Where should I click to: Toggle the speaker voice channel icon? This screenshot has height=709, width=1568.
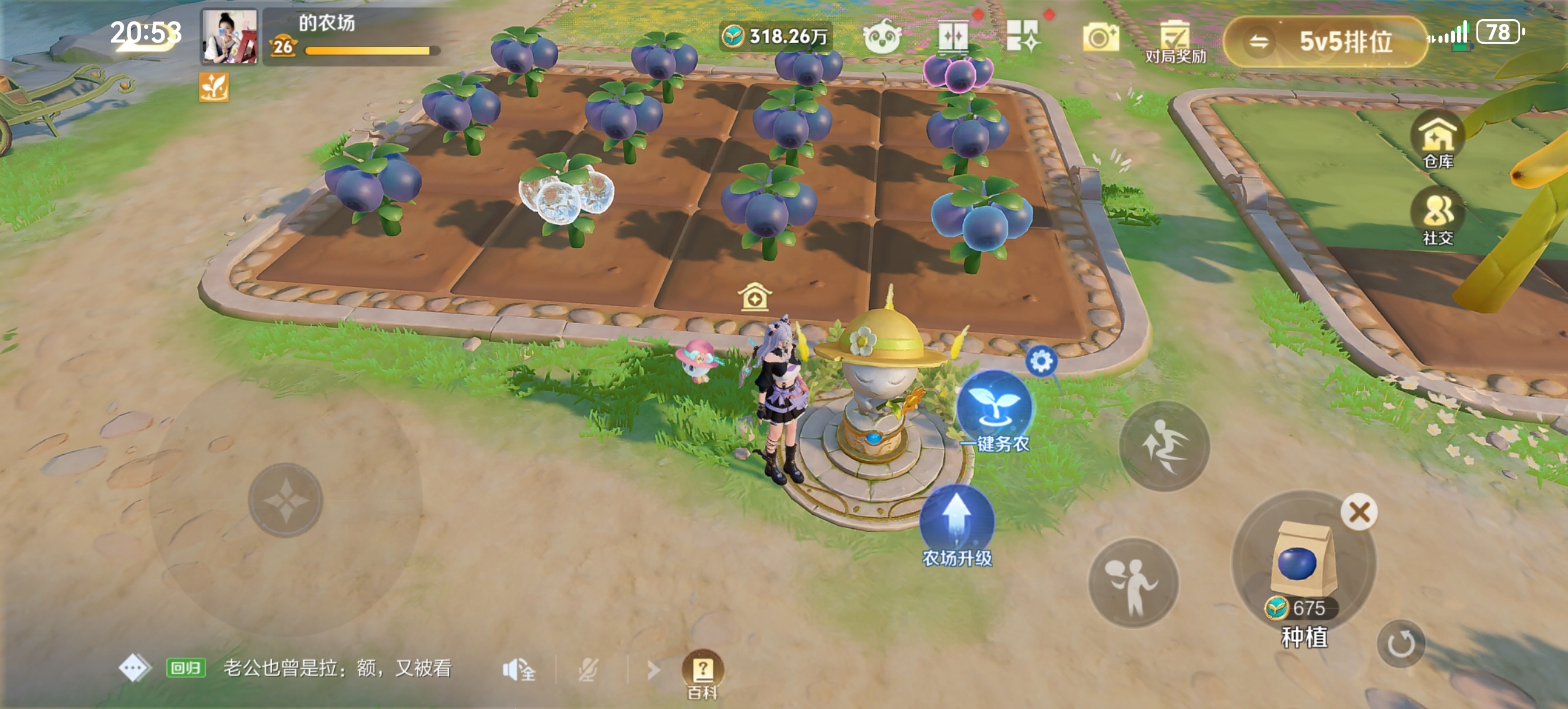click(519, 670)
